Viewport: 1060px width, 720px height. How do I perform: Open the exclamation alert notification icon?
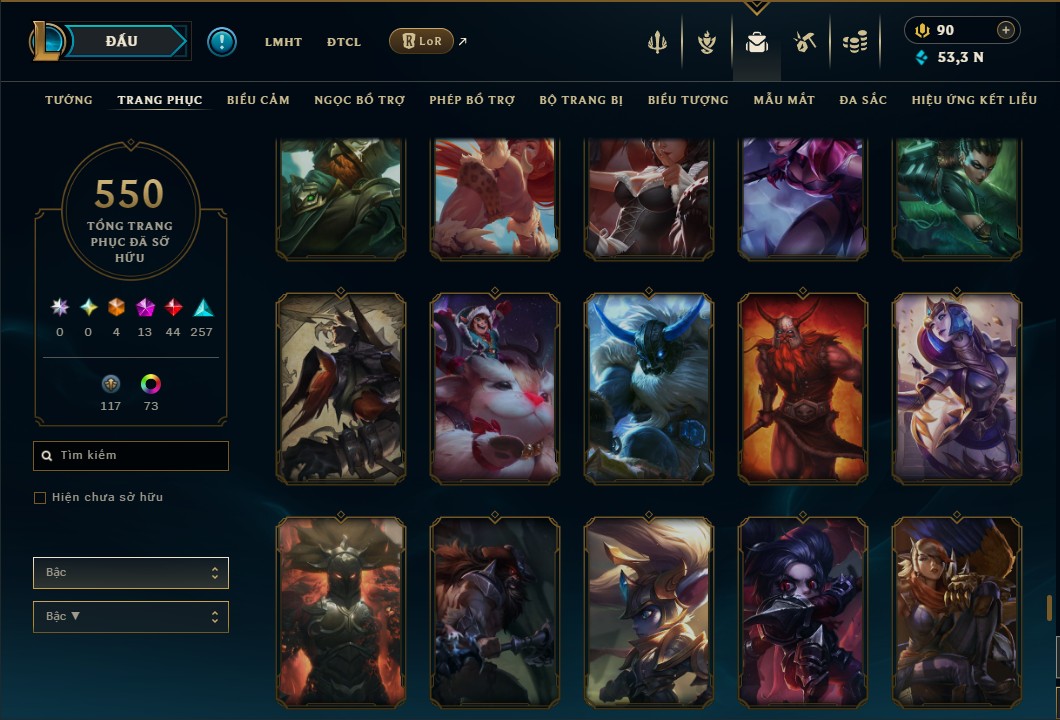pos(222,41)
